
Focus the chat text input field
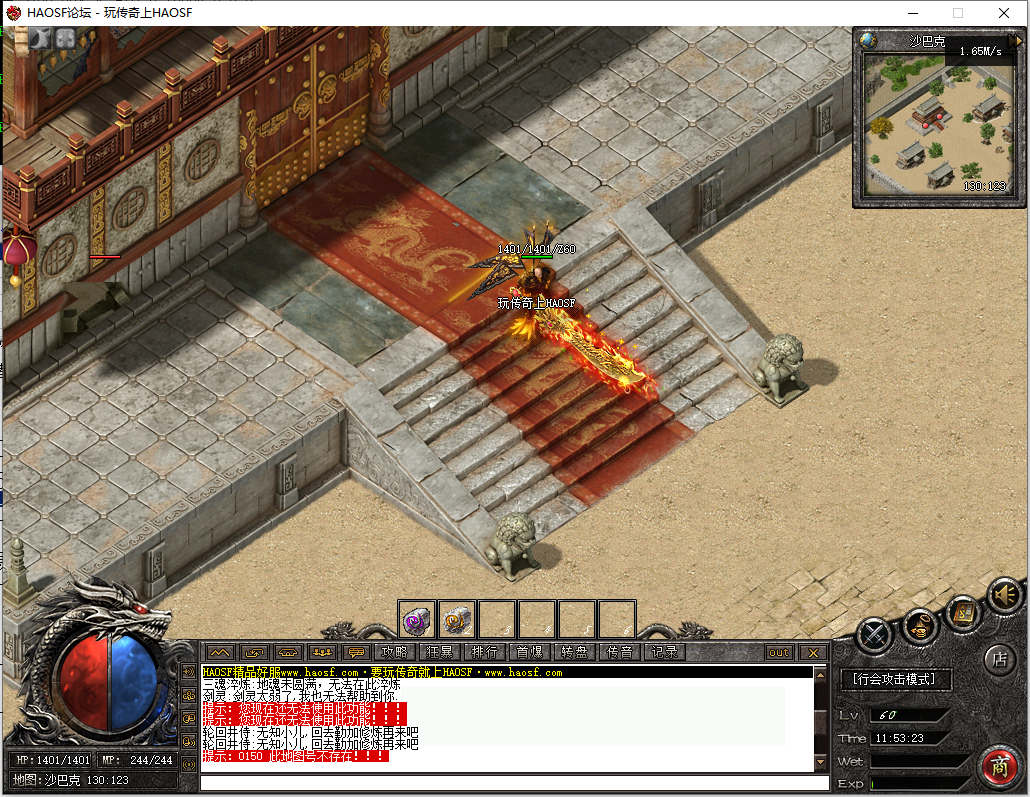click(x=514, y=782)
